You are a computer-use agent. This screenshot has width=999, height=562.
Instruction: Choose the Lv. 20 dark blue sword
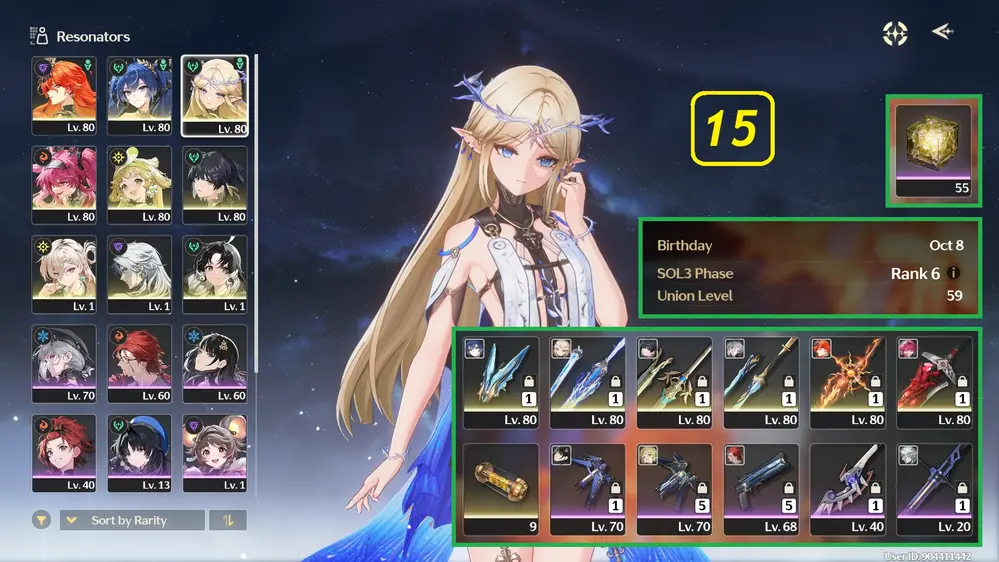934,488
